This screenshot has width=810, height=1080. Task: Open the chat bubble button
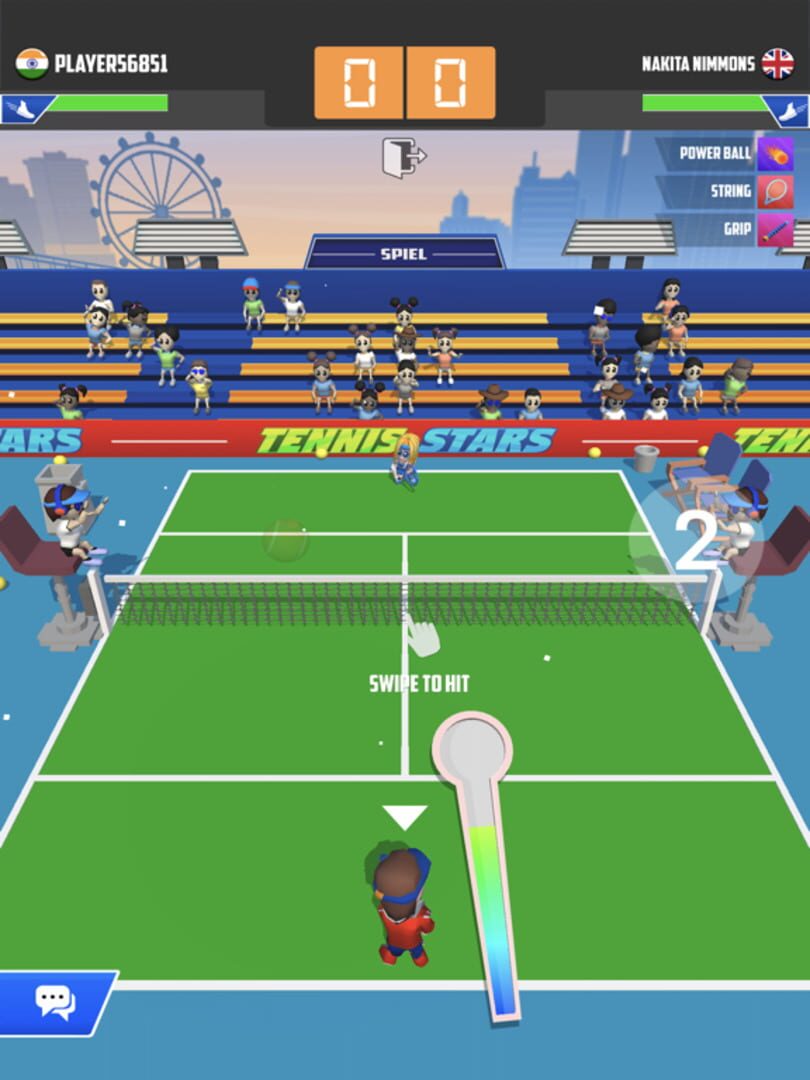point(56,1001)
